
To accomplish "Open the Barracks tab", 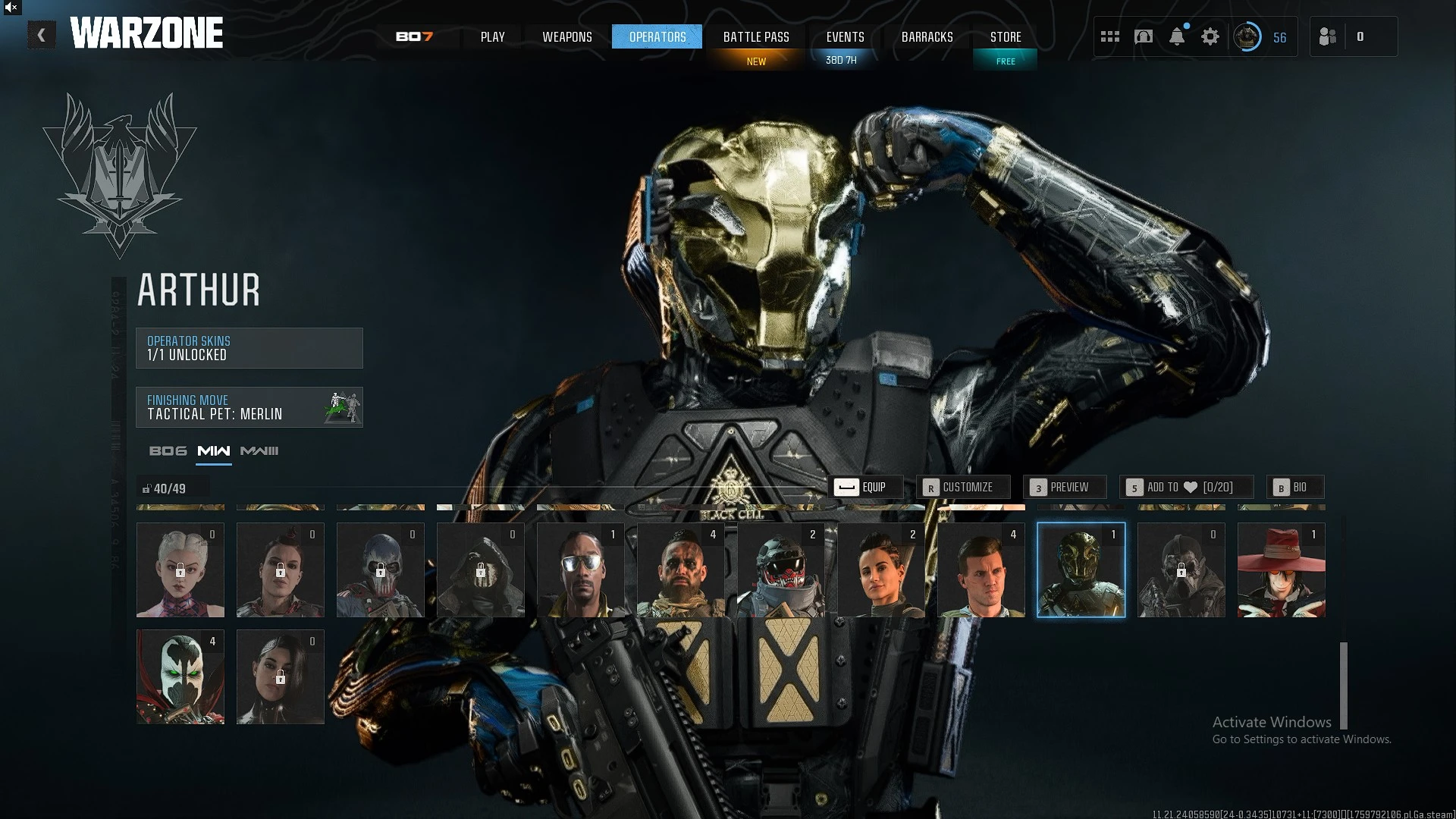I will pos(927,36).
